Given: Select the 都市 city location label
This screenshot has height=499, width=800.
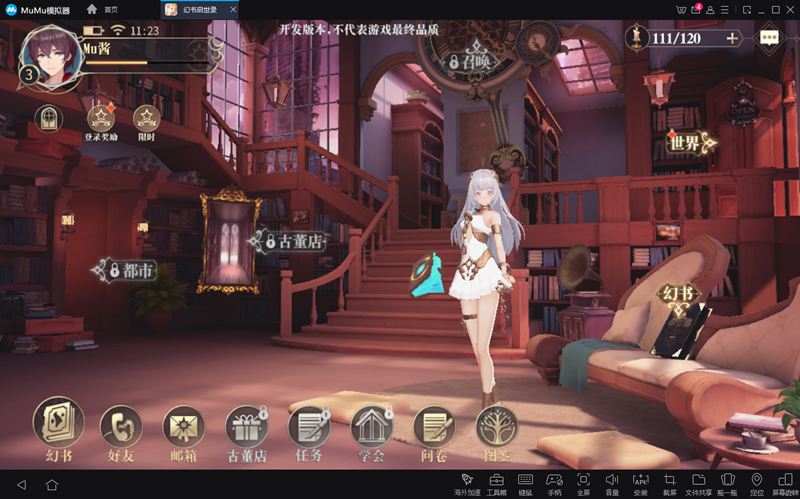Looking at the screenshot, I should (127, 271).
